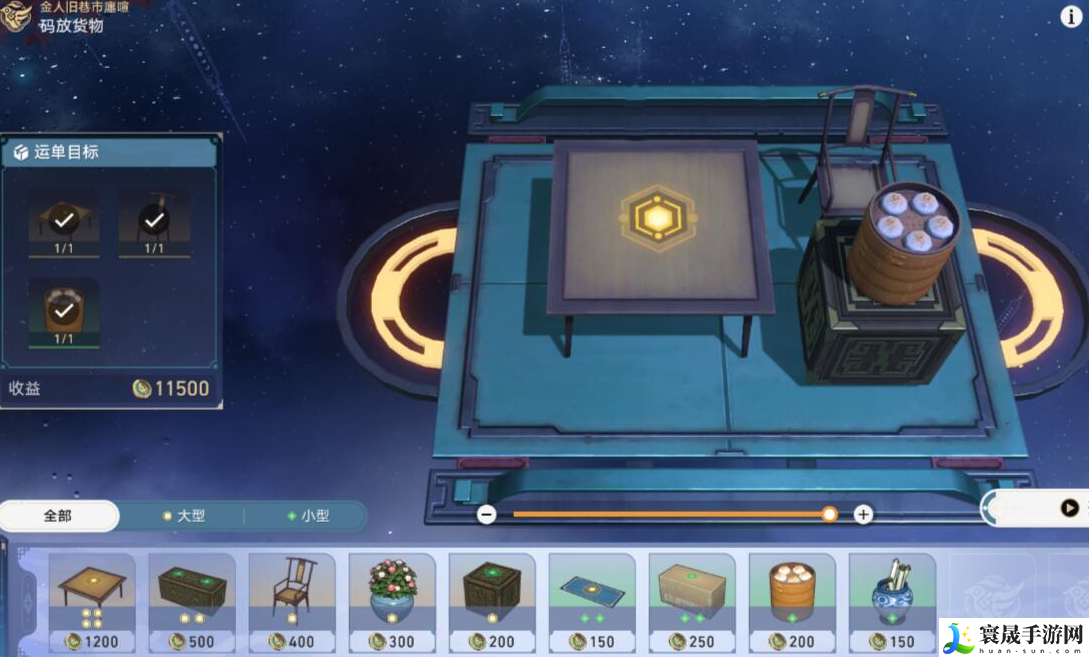Click the table objective in 运单目标
Screen dimensions: 1089x657
point(63,220)
